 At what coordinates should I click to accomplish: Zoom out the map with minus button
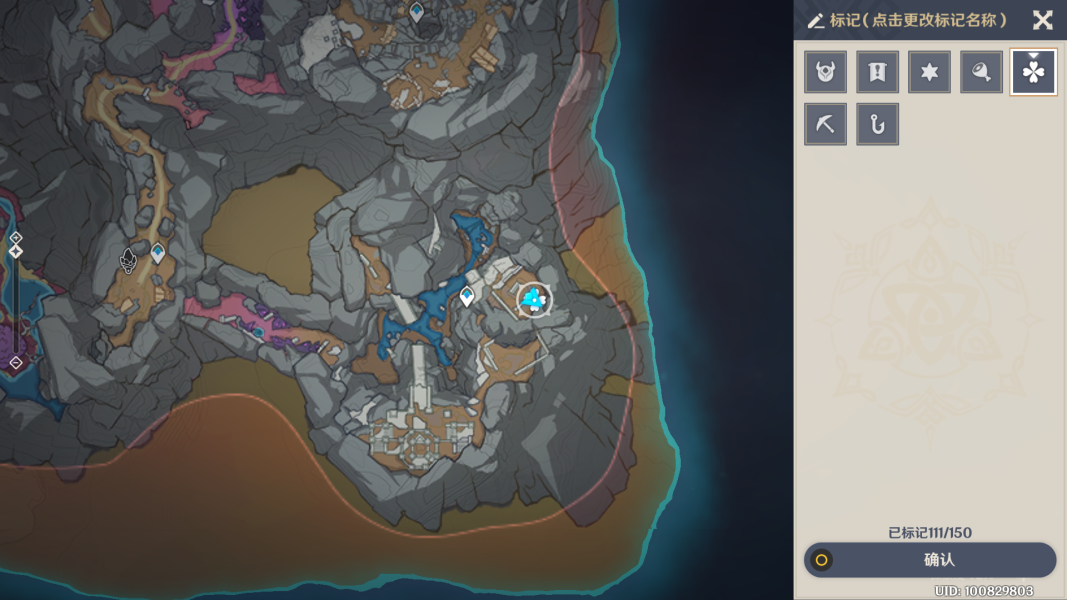pyautogui.click(x=16, y=363)
